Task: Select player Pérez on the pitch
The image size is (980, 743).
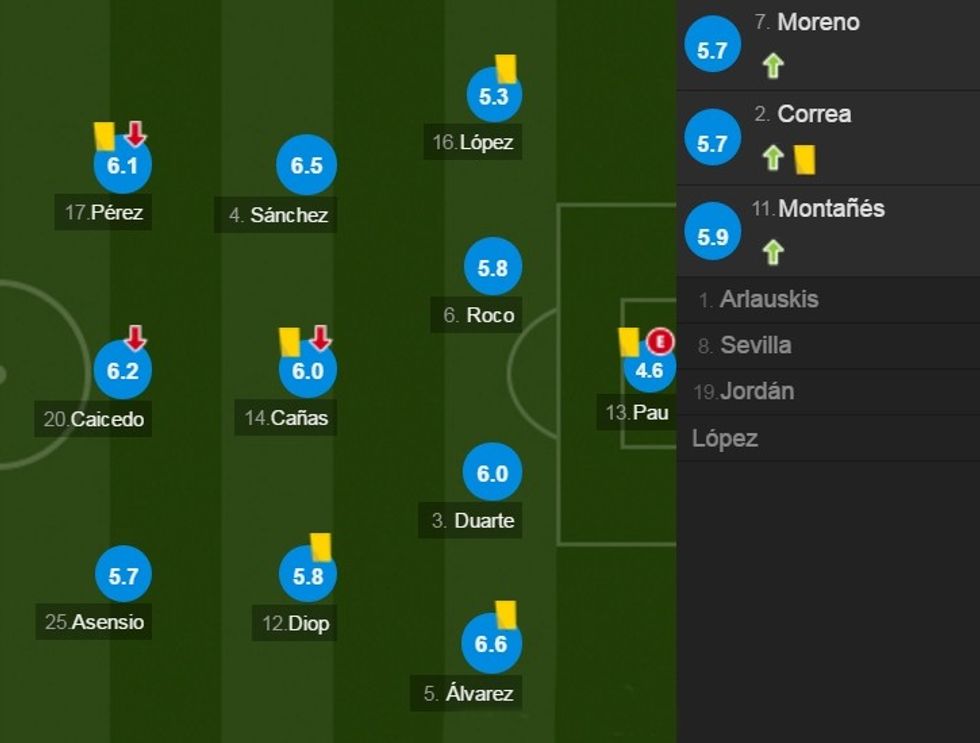Action: pyautogui.click(x=122, y=166)
